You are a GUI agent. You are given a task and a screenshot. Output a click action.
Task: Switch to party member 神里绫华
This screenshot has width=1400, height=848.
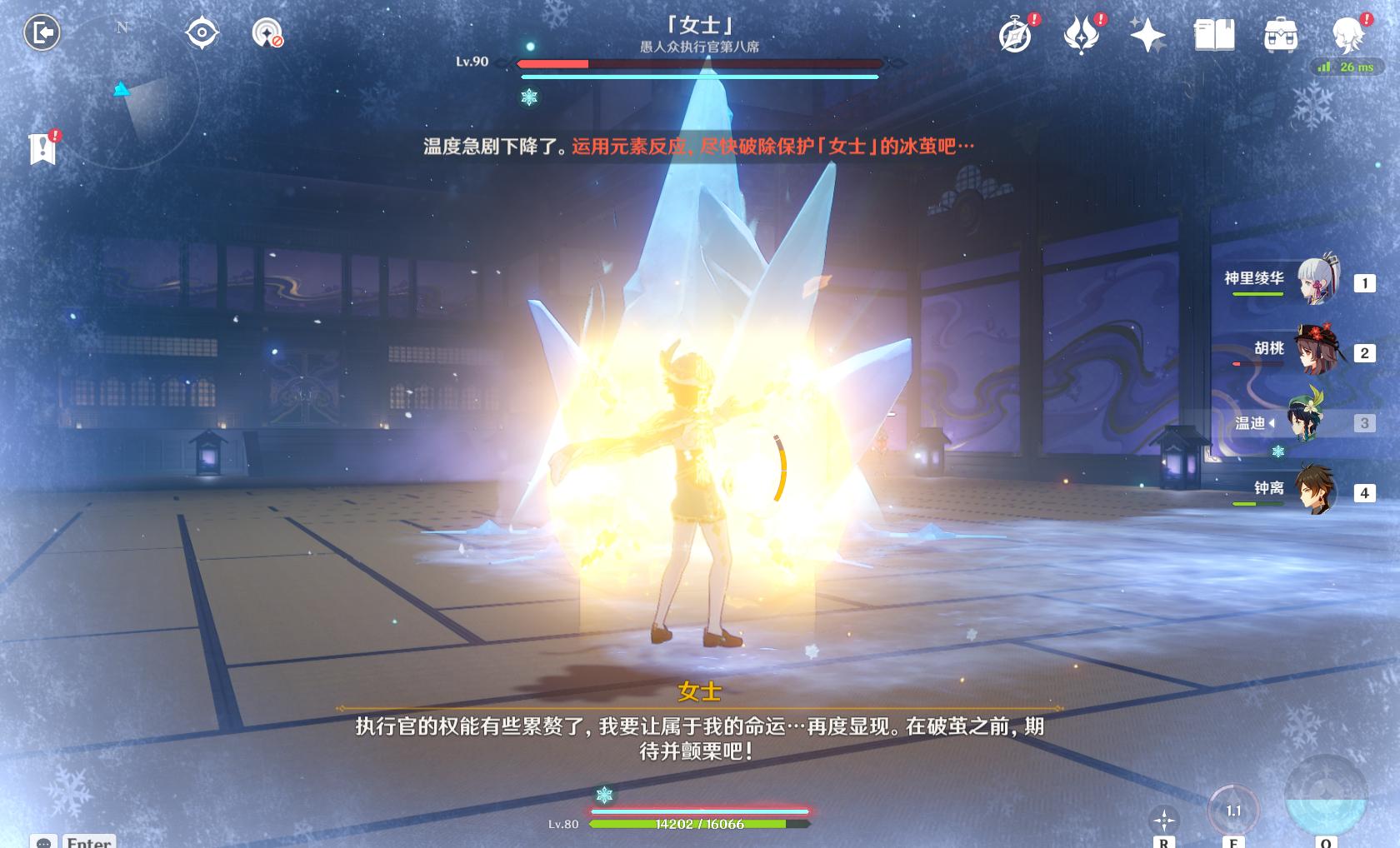point(1317,281)
